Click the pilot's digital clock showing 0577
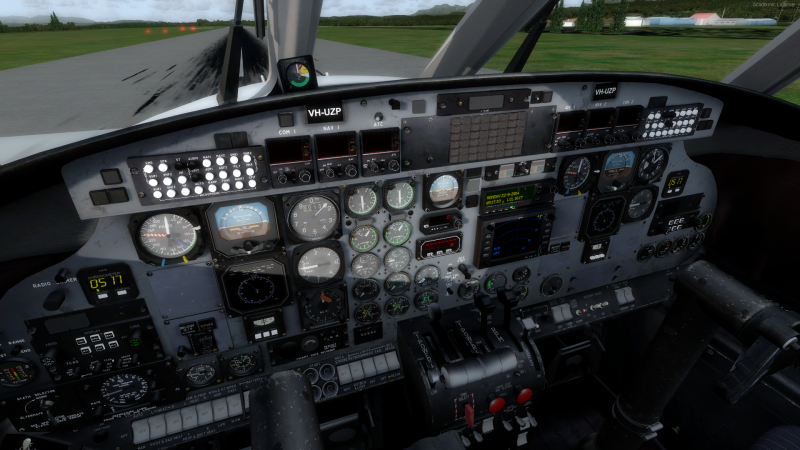Image resolution: width=800 pixels, height=450 pixels. click(x=105, y=281)
